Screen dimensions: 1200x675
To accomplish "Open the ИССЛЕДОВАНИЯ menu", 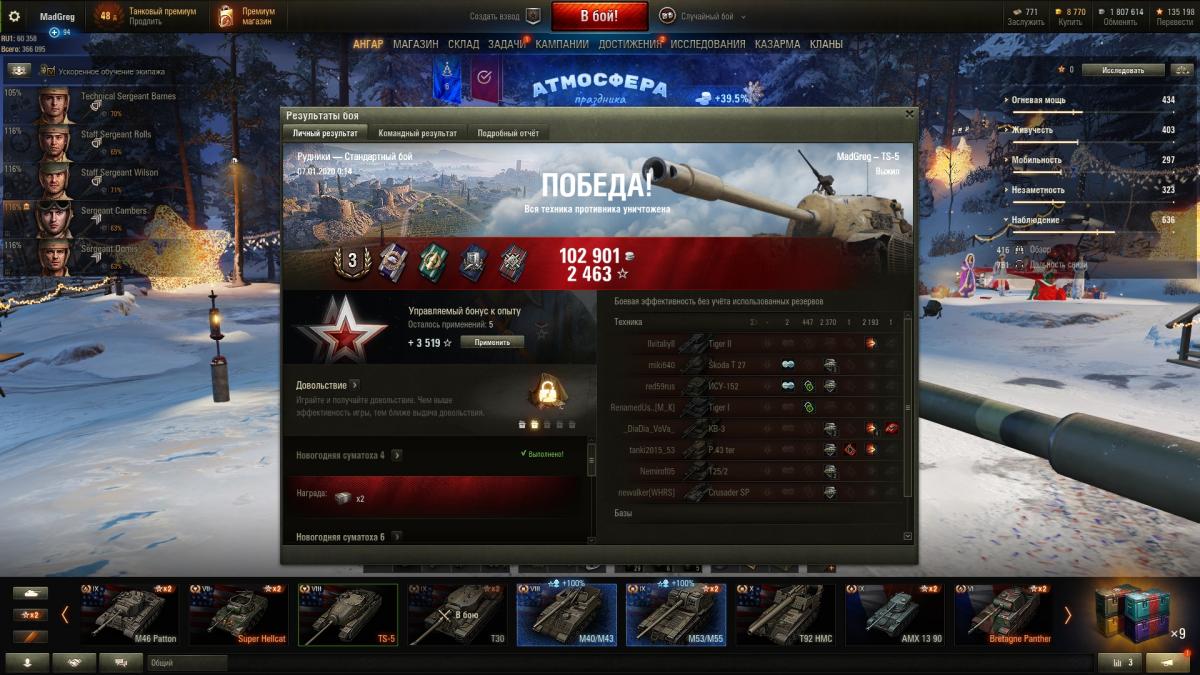I will [707, 44].
